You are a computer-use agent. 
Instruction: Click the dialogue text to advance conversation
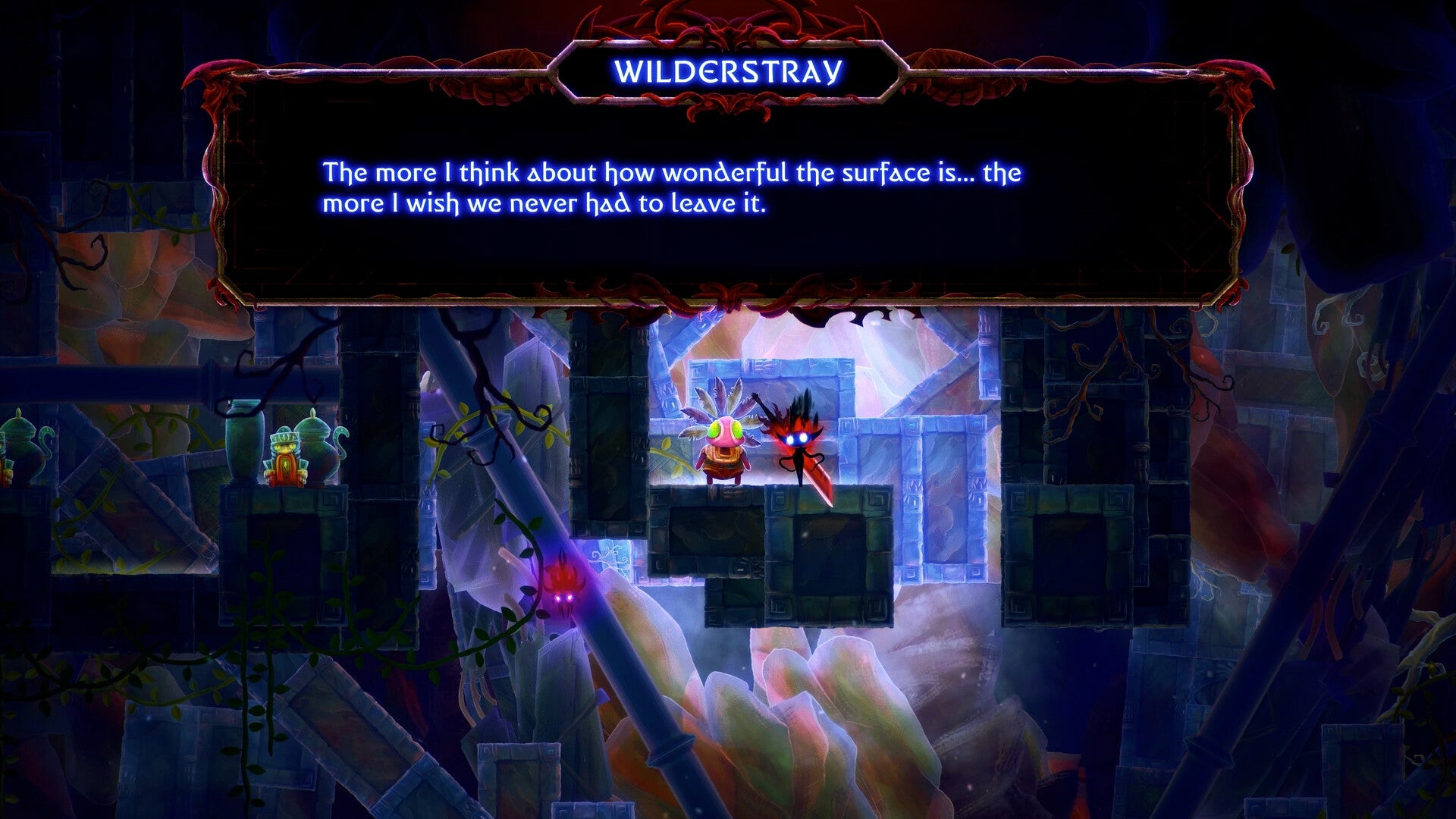click(675, 186)
